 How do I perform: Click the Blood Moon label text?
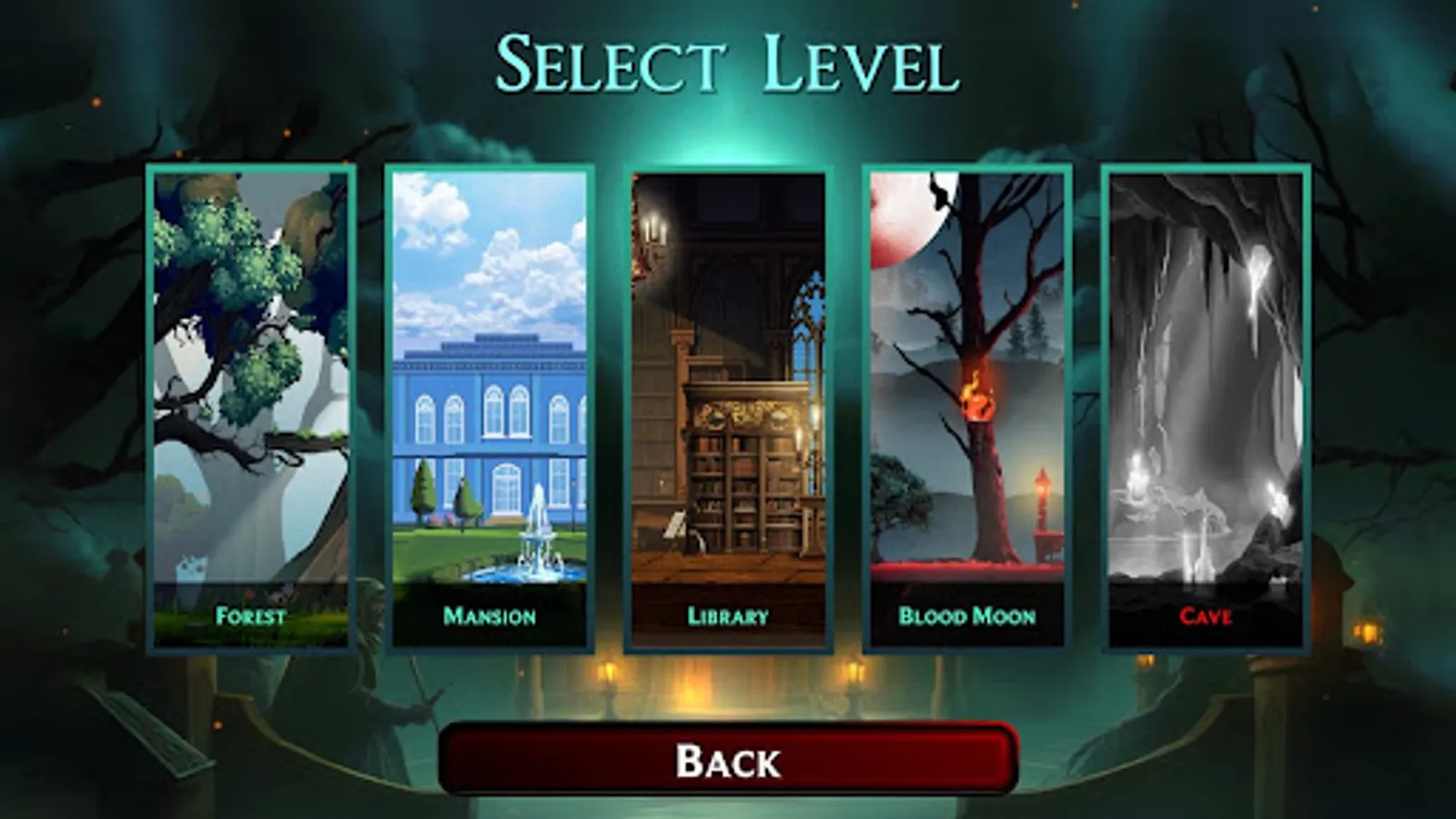tap(966, 616)
